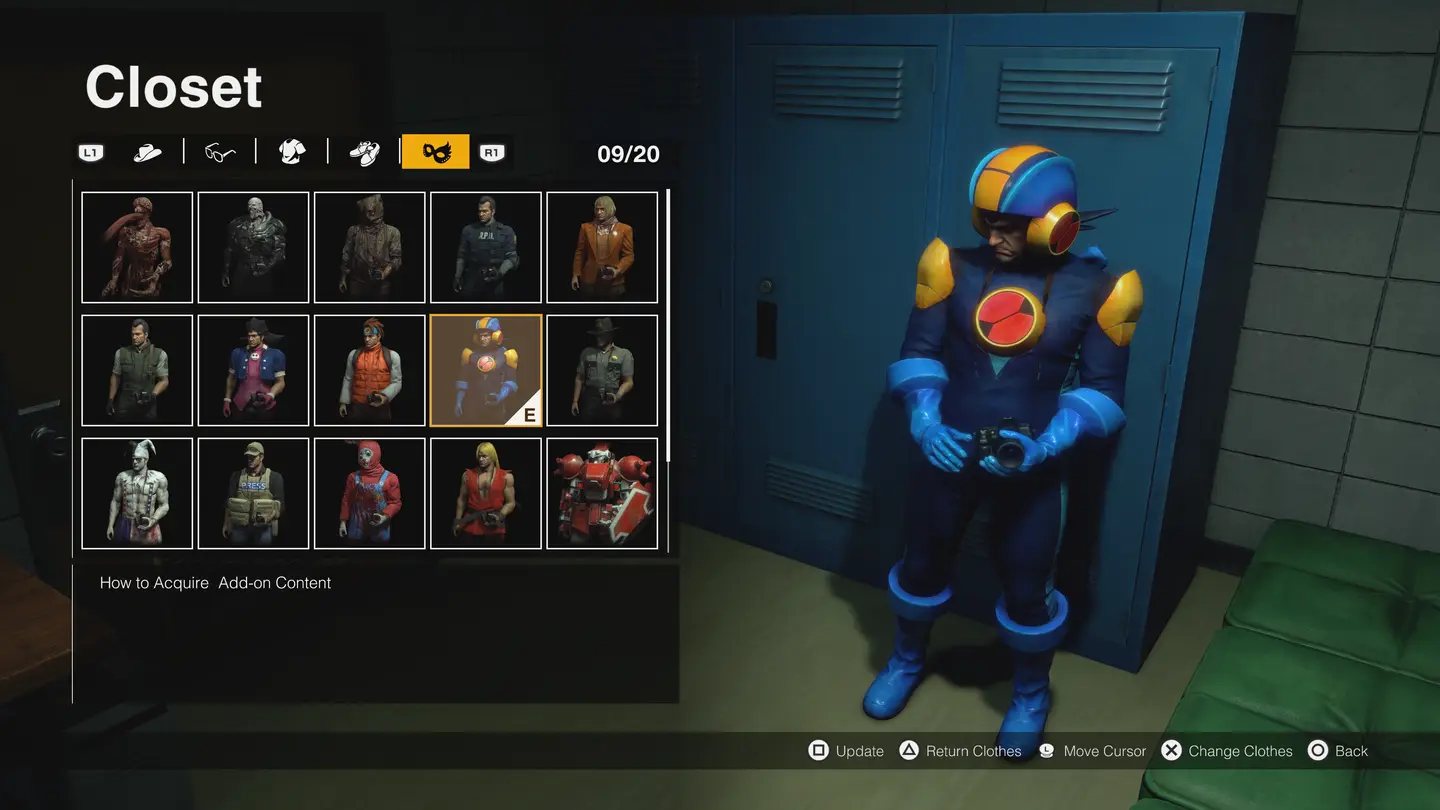
Task: Switch to the shoes category tab
Action: 364,152
